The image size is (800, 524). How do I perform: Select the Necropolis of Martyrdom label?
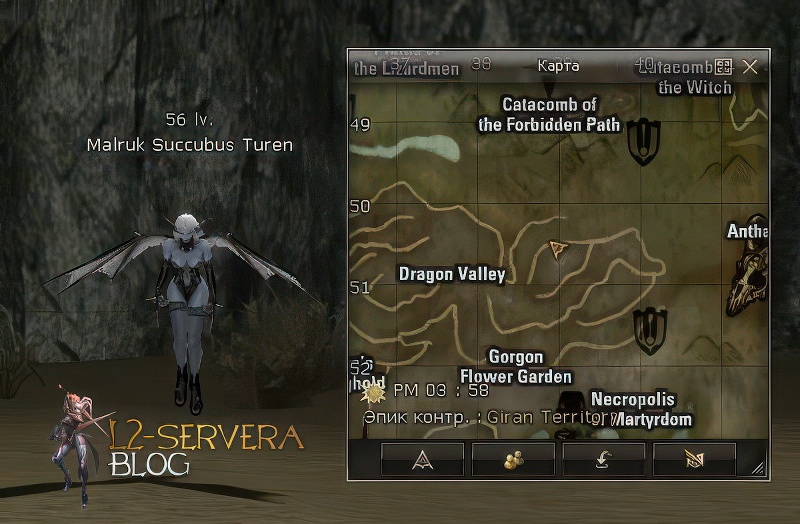pyautogui.click(x=638, y=409)
